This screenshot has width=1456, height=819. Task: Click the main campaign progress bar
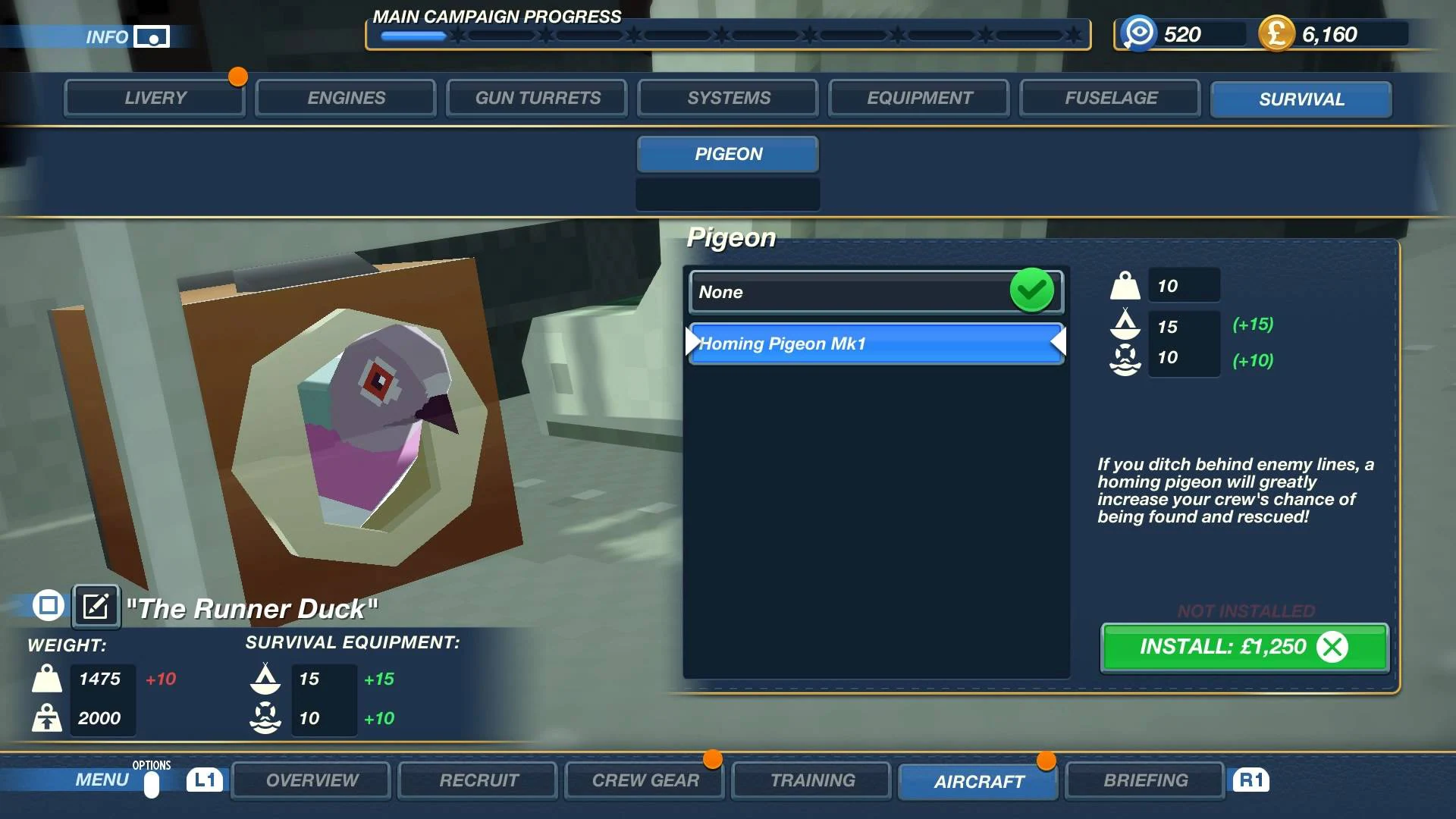pos(726,35)
